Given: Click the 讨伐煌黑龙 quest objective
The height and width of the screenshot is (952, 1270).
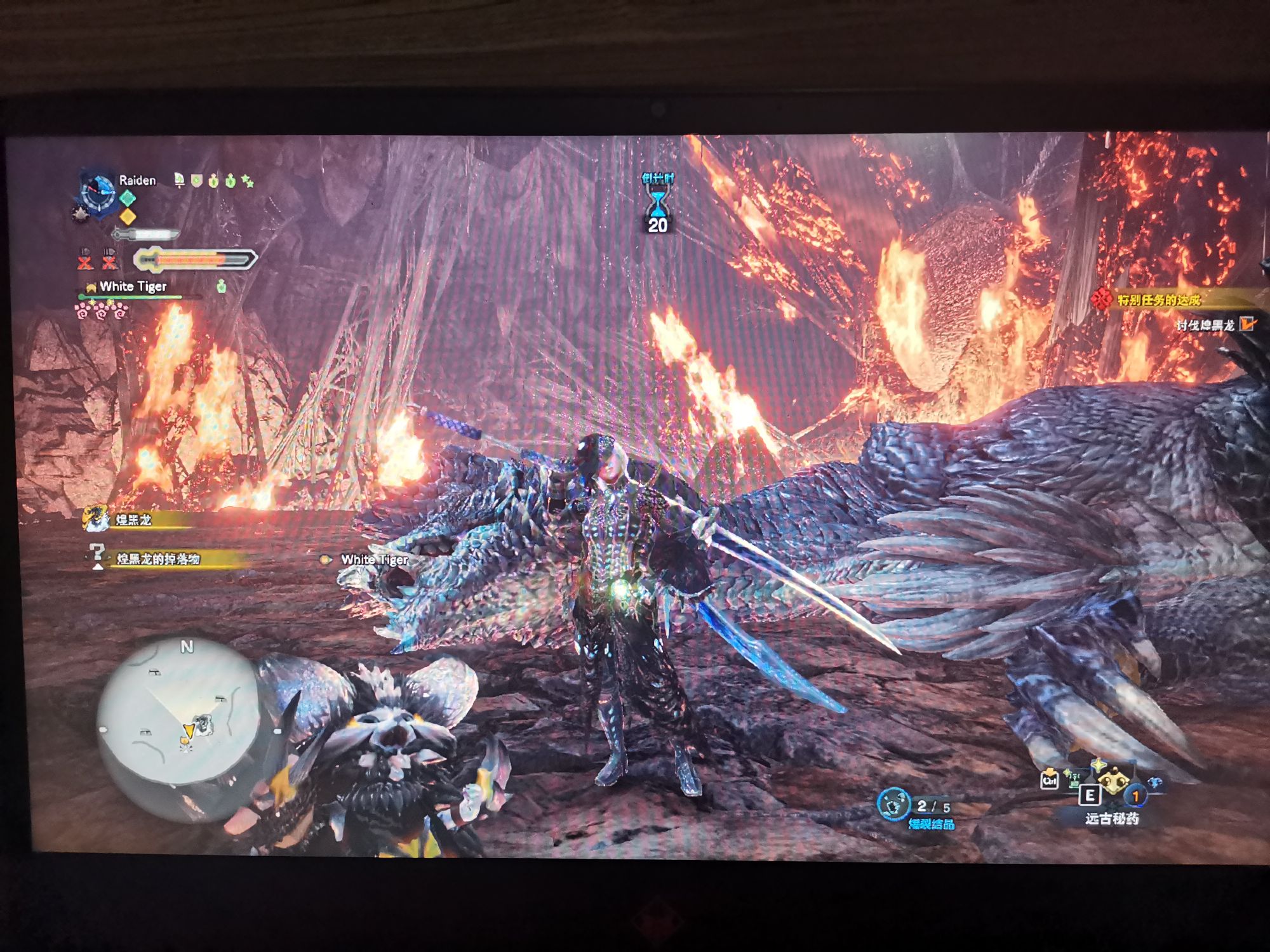Looking at the screenshot, I should click(x=1205, y=325).
